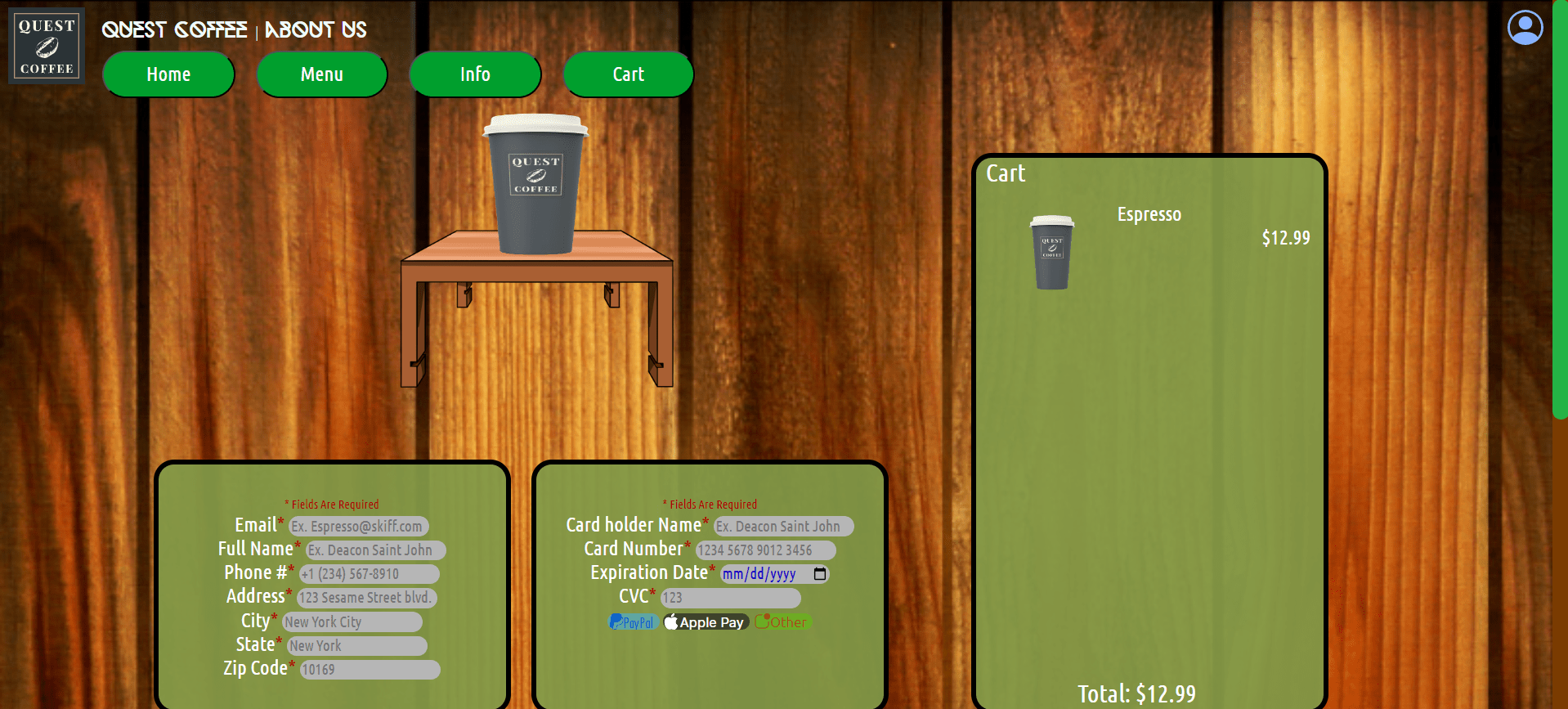Pick the Other payment method icon
The image size is (1568, 709).
(782, 621)
